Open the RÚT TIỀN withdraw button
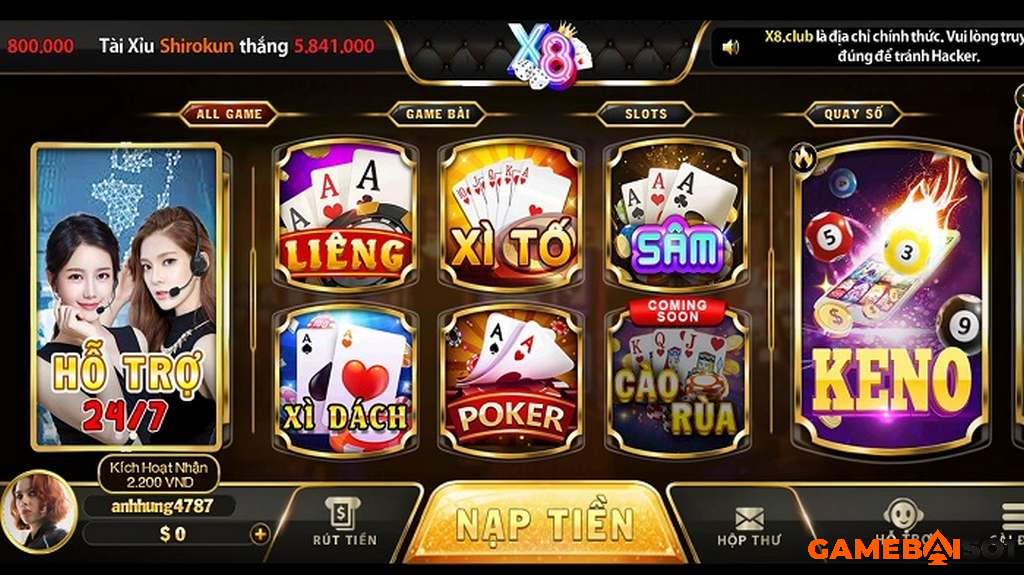1024x575 pixels. [344, 523]
